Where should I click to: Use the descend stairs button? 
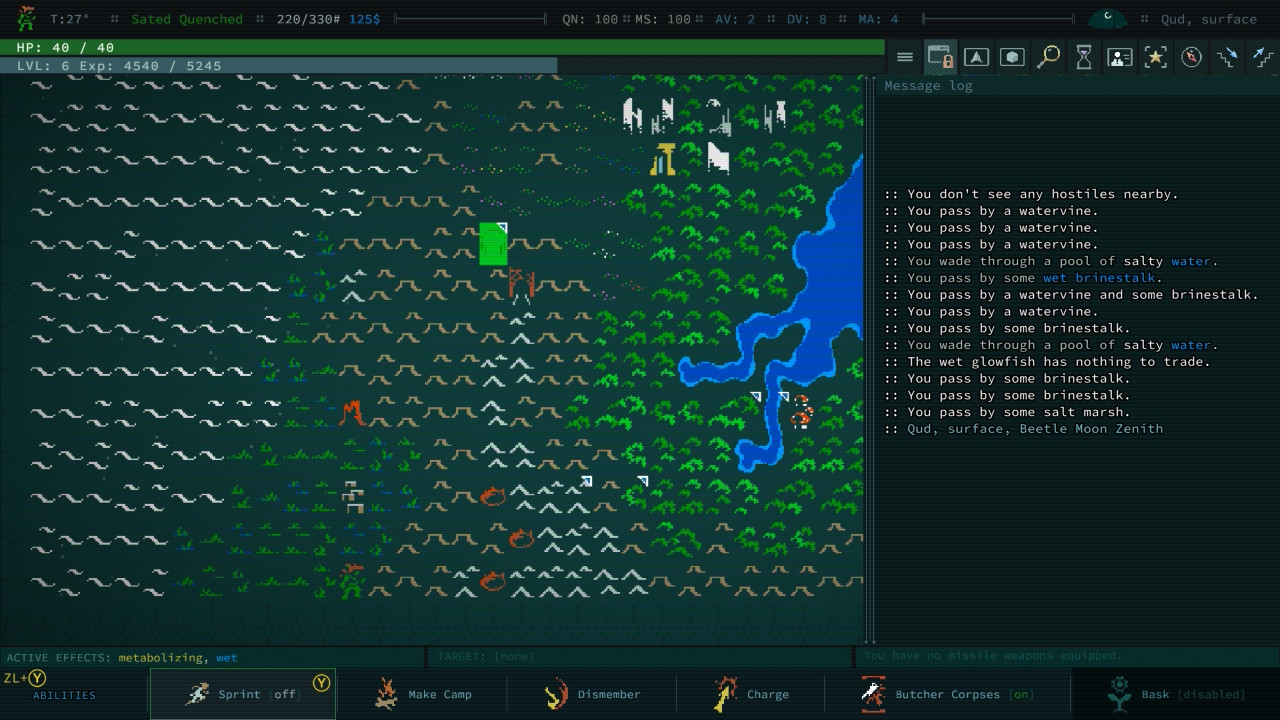click(x=1227, y=57)
